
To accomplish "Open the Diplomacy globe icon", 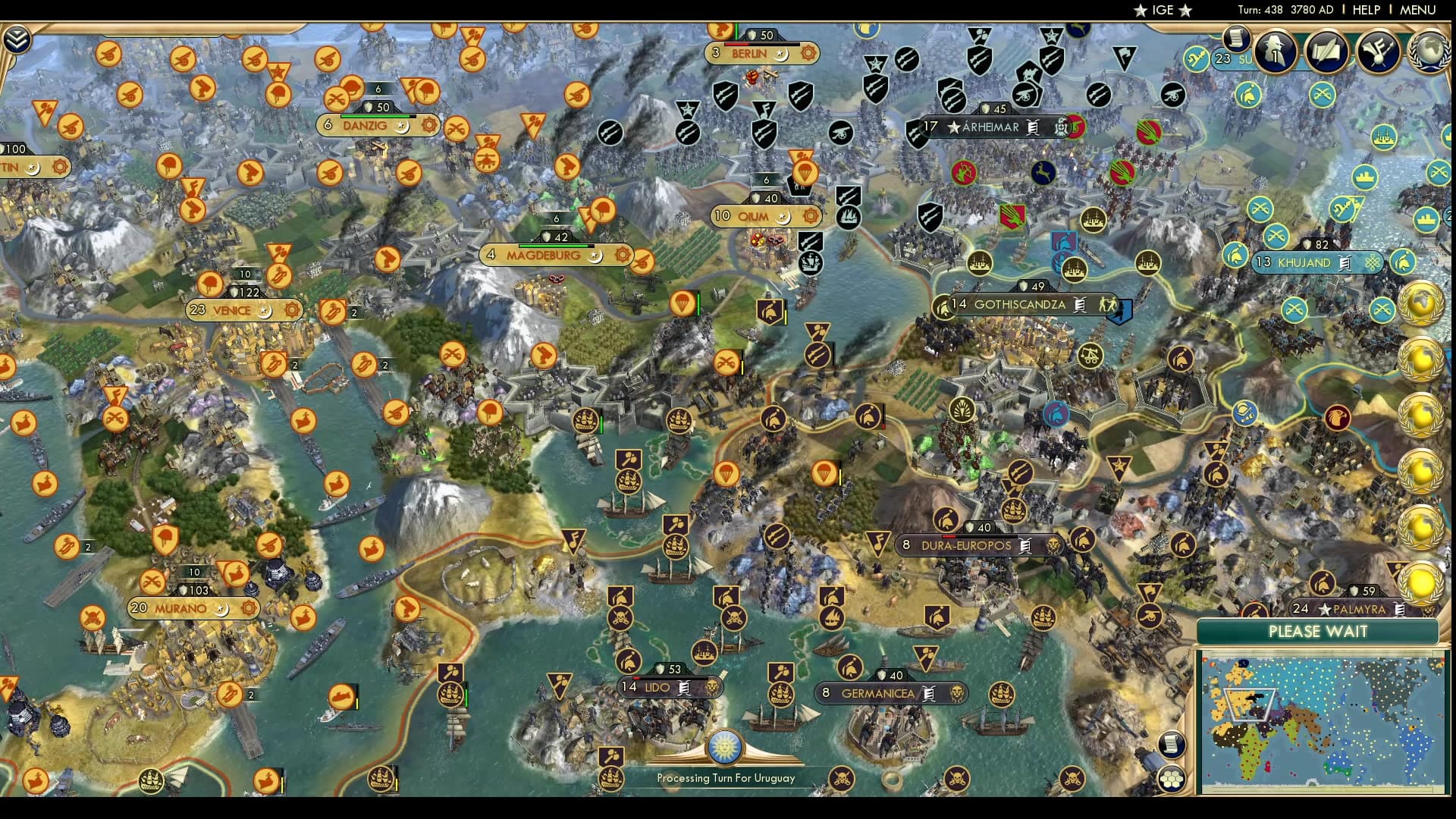I will pyautogui.click(x=1431, y=52).
